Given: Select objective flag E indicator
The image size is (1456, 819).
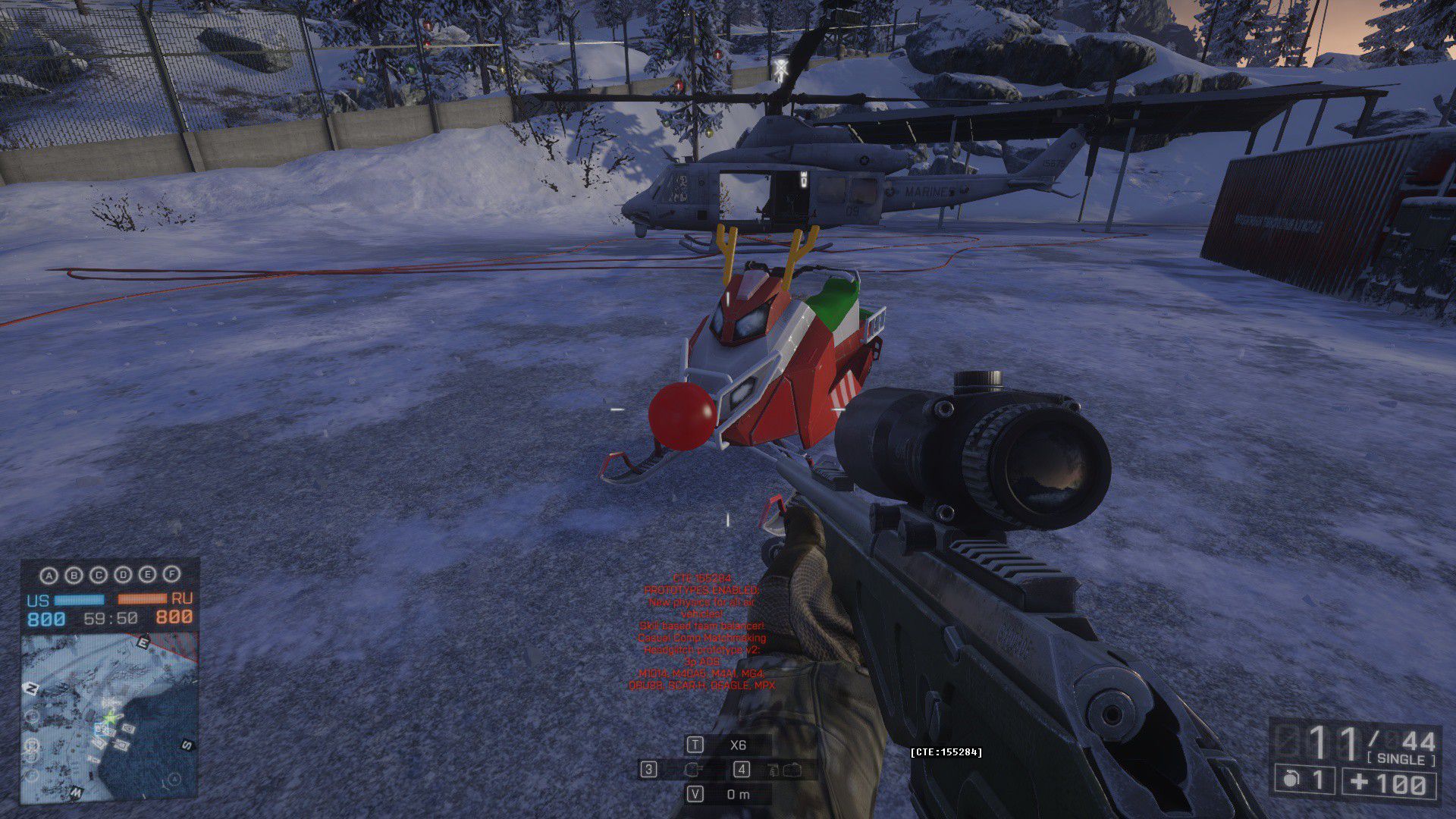Looking at the screenshot, I should 148,576.
